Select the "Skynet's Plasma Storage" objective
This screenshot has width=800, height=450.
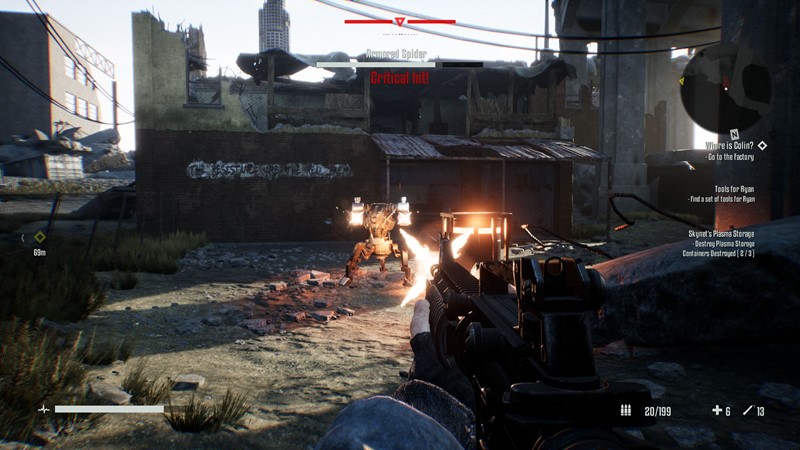click(x=720, y=233)
